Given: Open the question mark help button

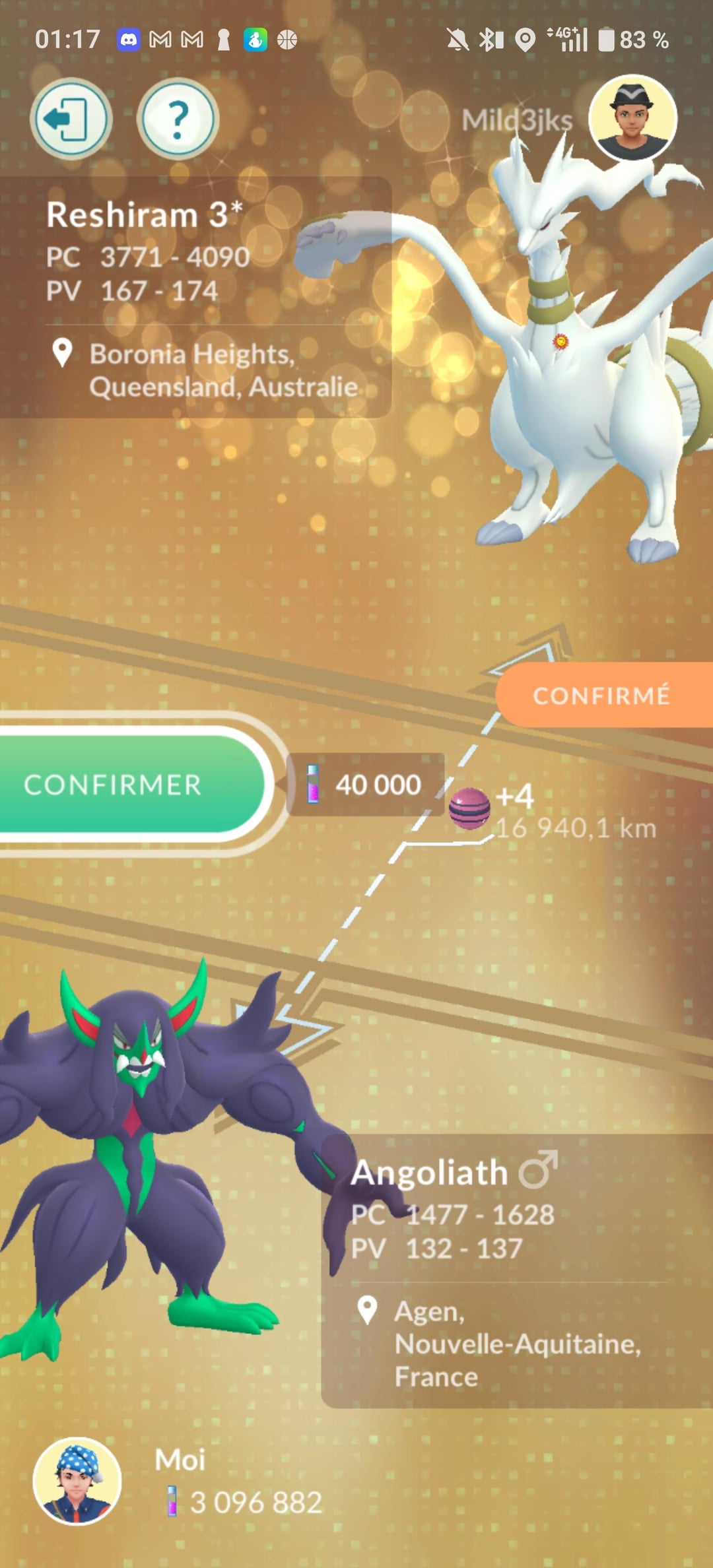Looking at the screenshot, I should (177, 119).
